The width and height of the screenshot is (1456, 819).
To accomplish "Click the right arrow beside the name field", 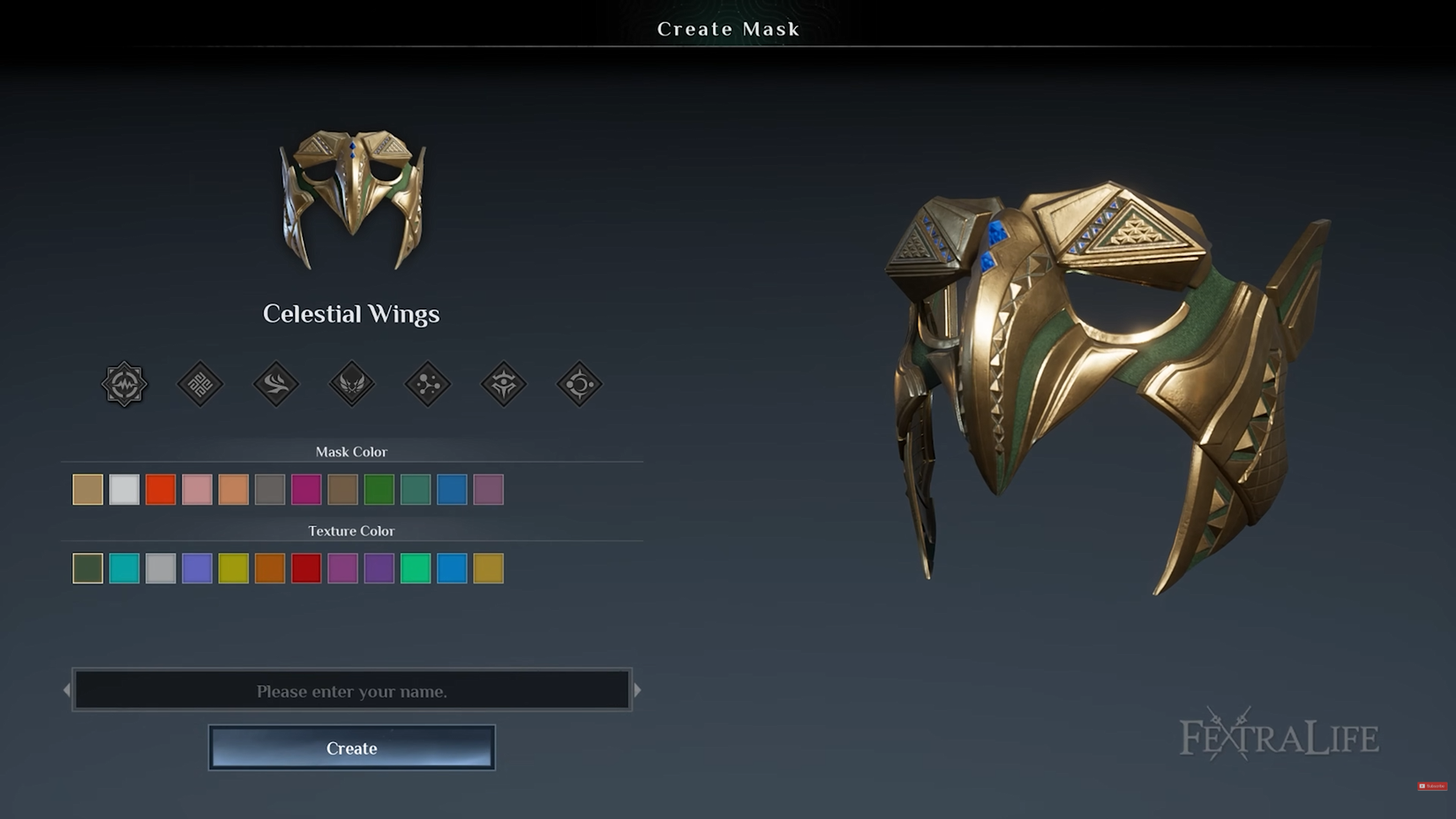I will click(x=637, y=691).
